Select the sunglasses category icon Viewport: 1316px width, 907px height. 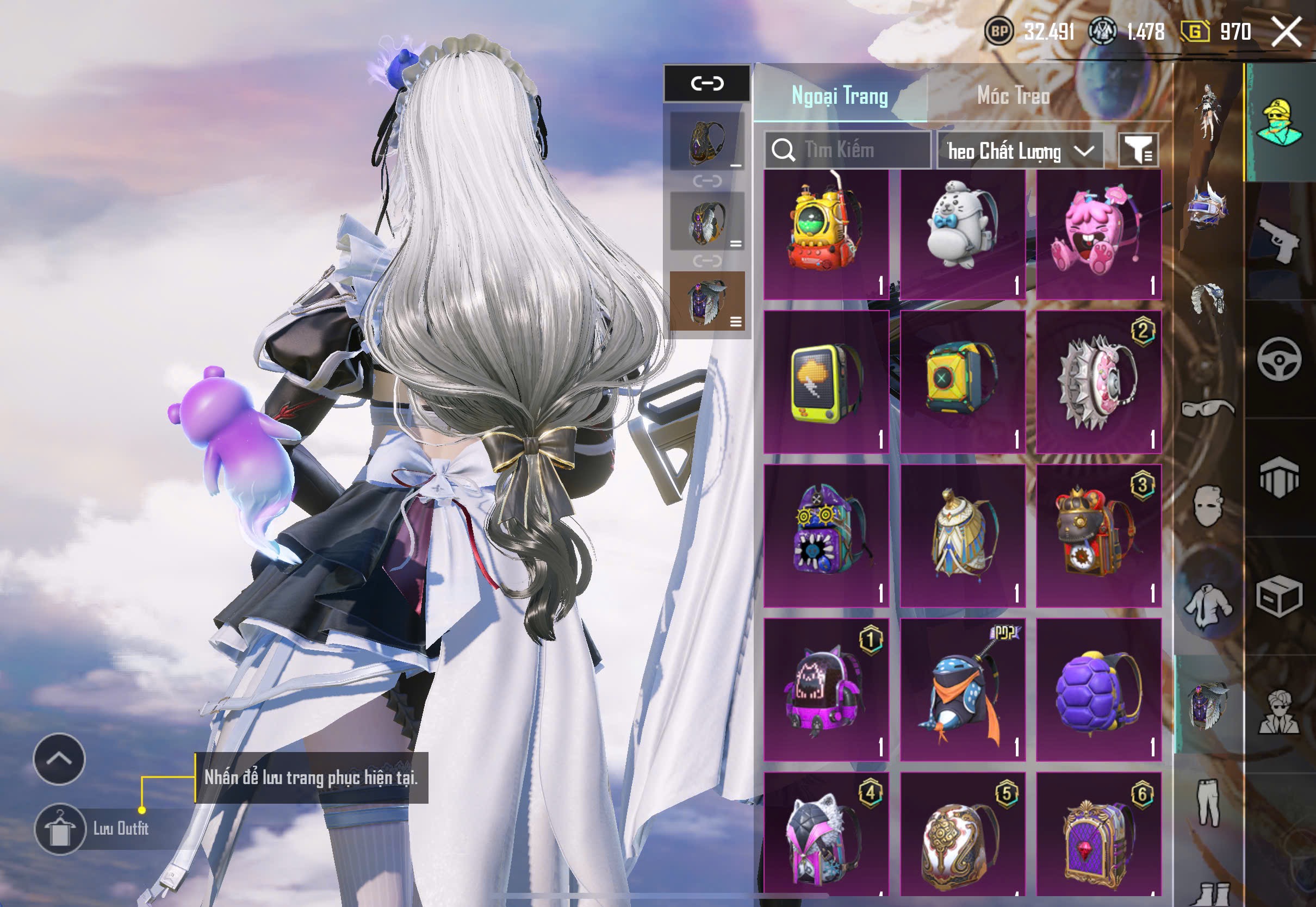(1207, 408)
